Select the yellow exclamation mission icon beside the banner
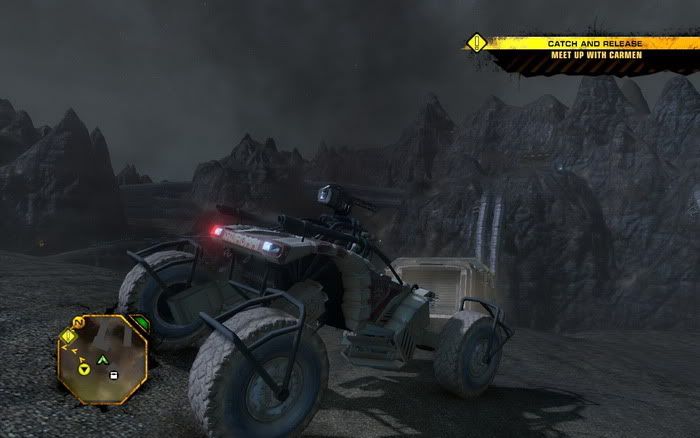 click(478, 43)
